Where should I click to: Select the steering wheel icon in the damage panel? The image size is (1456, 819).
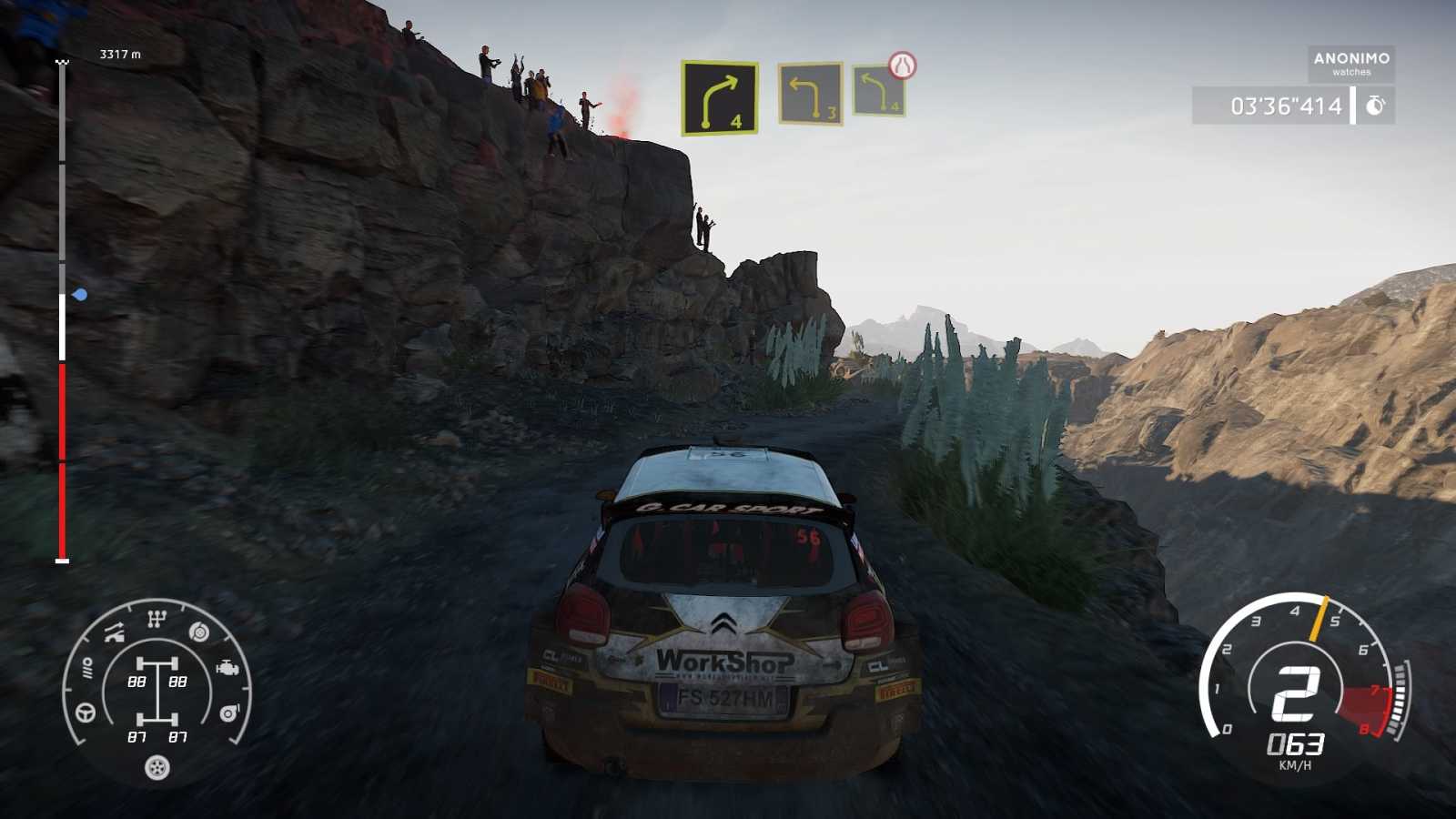tap(84, 713)
